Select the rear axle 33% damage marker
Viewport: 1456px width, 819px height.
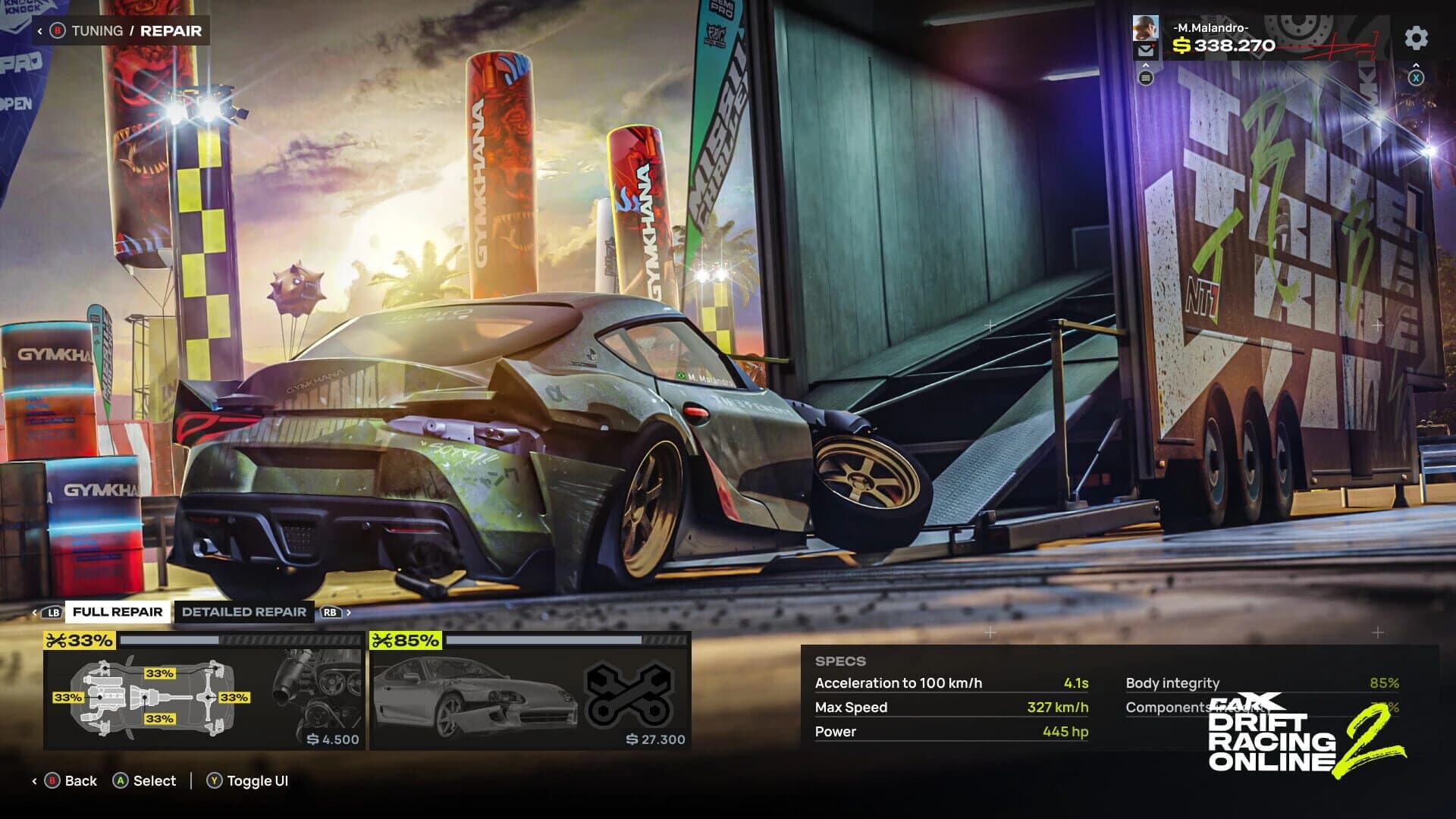(234, 697)
